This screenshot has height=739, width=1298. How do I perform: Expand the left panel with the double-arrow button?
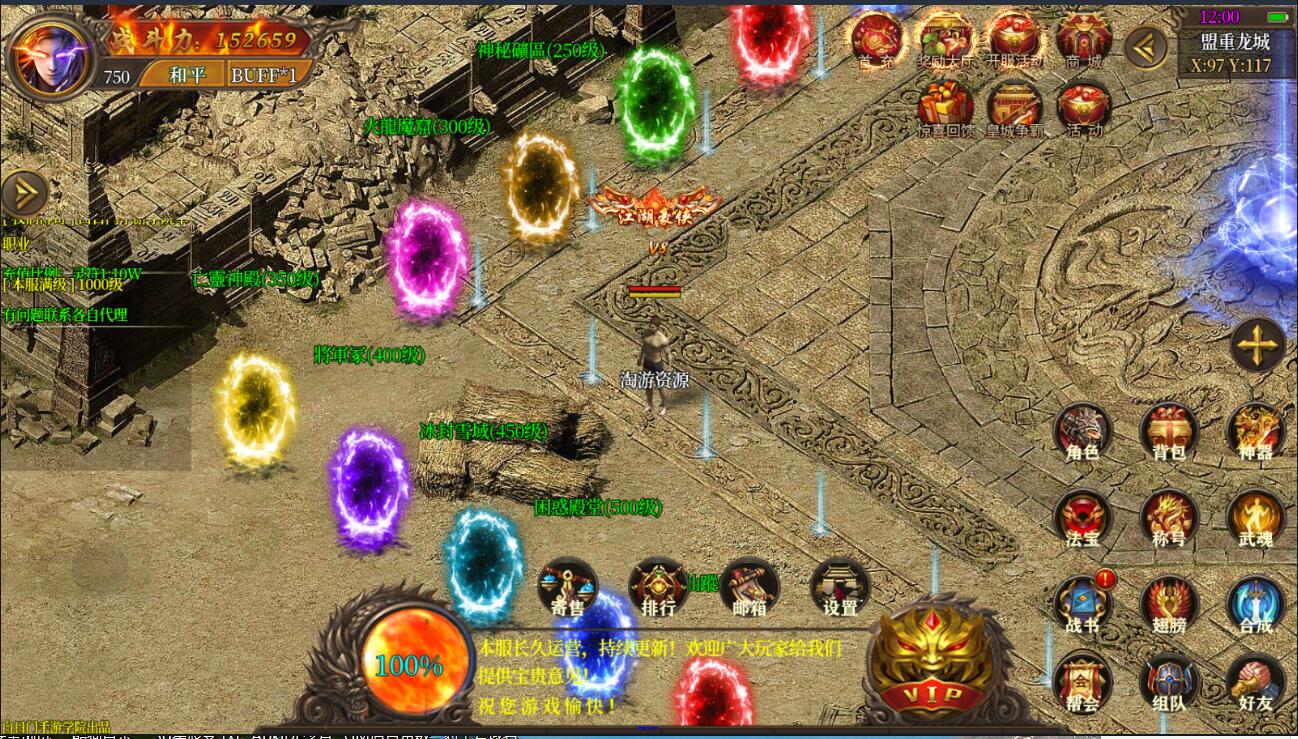24,194
